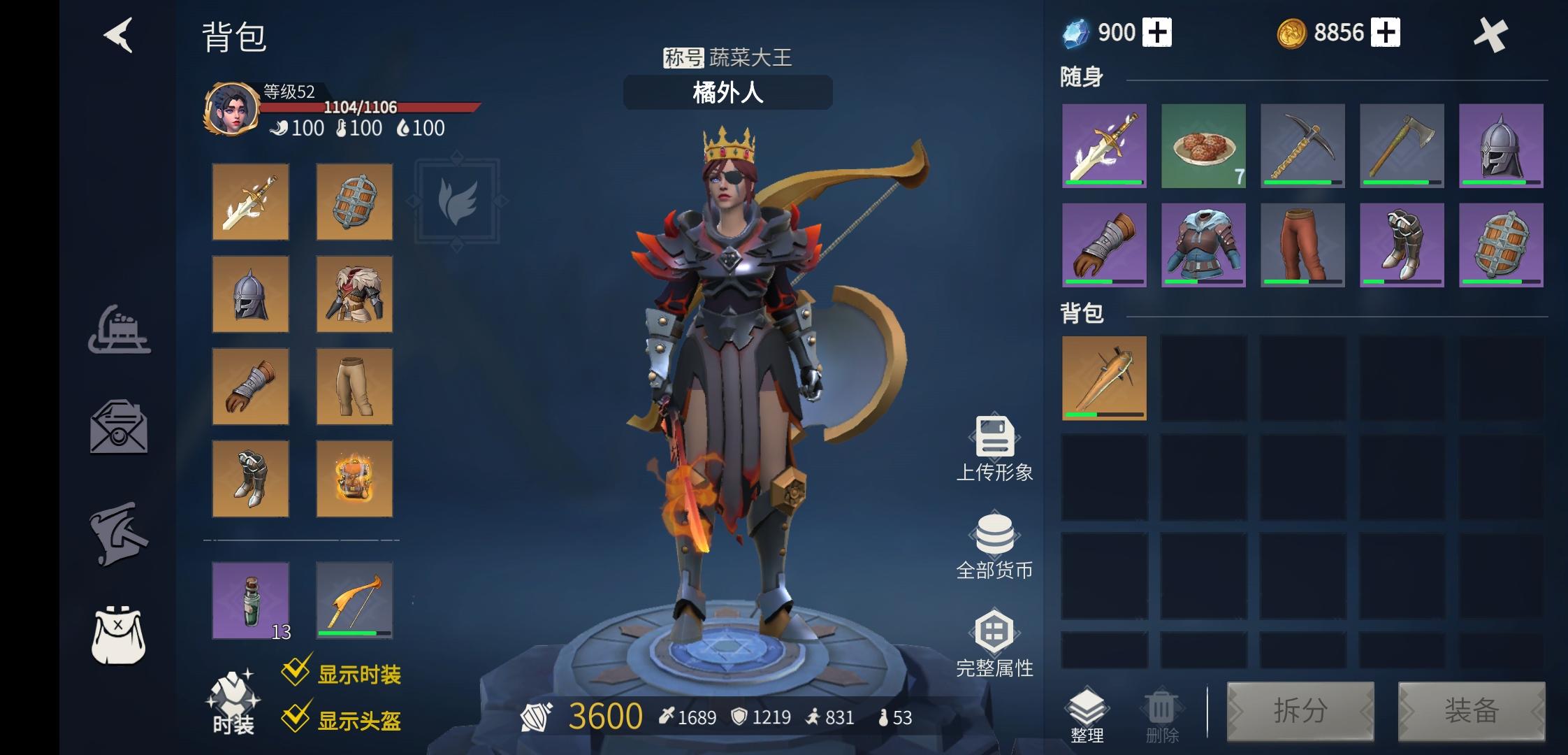
Task: Select the pickaxe in carried items
Action: coord(1302,146)
